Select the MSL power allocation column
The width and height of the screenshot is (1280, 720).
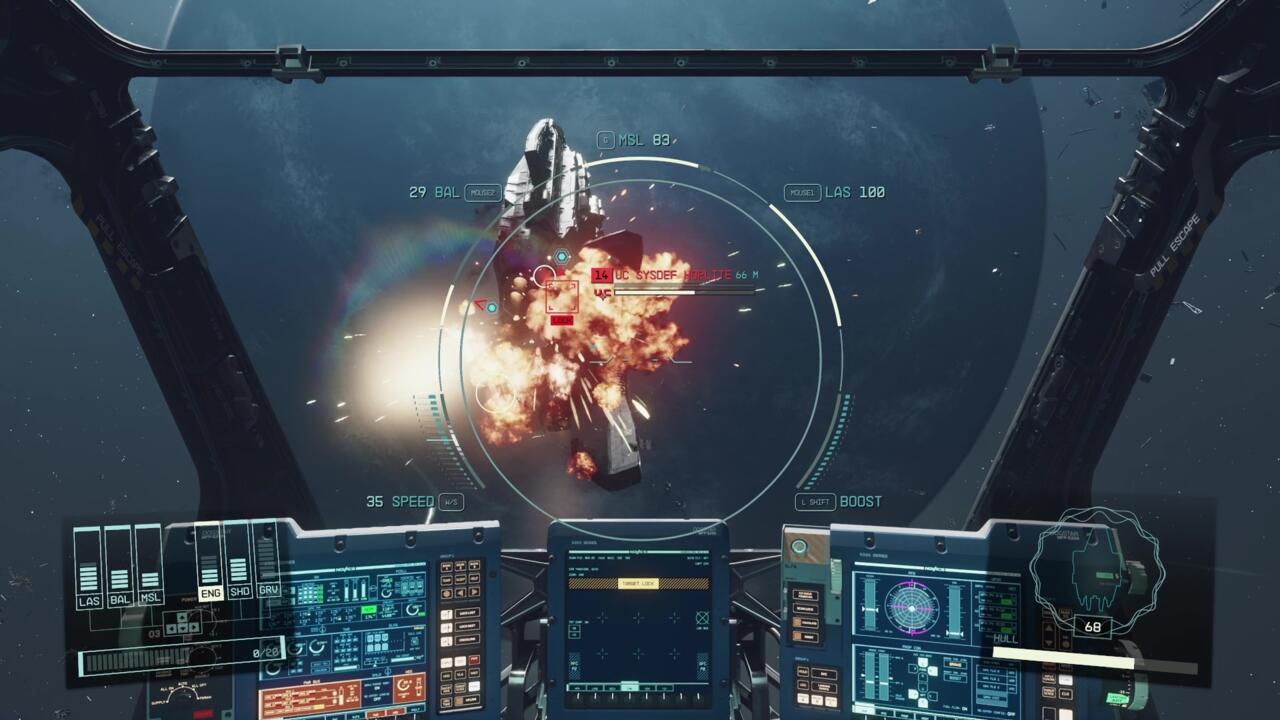click(x=149, y=570)
